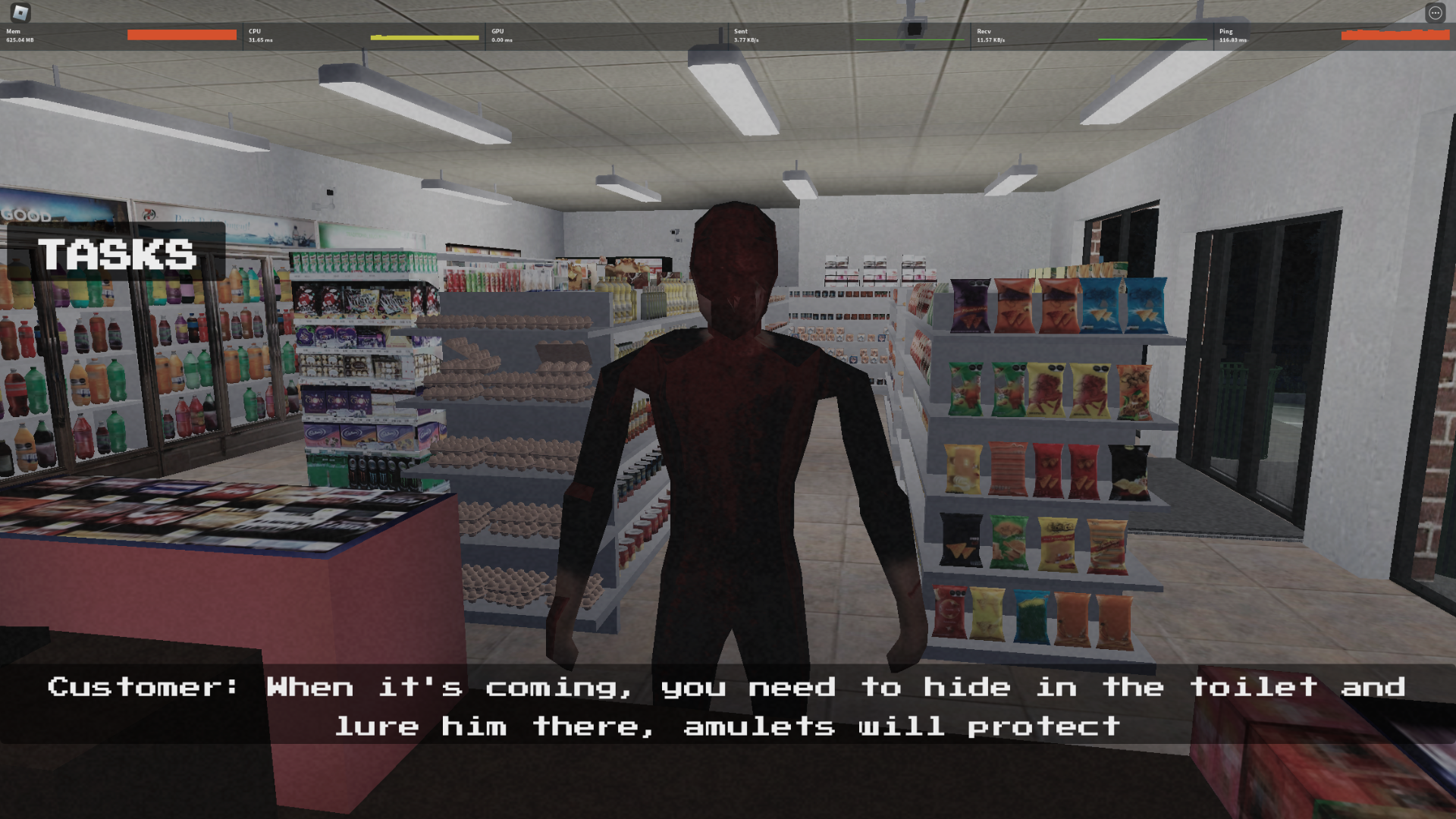The height and width of the screenshot is (819, 1456).
Task: Expand the Sent KB/s details
Action: (745, 40)
